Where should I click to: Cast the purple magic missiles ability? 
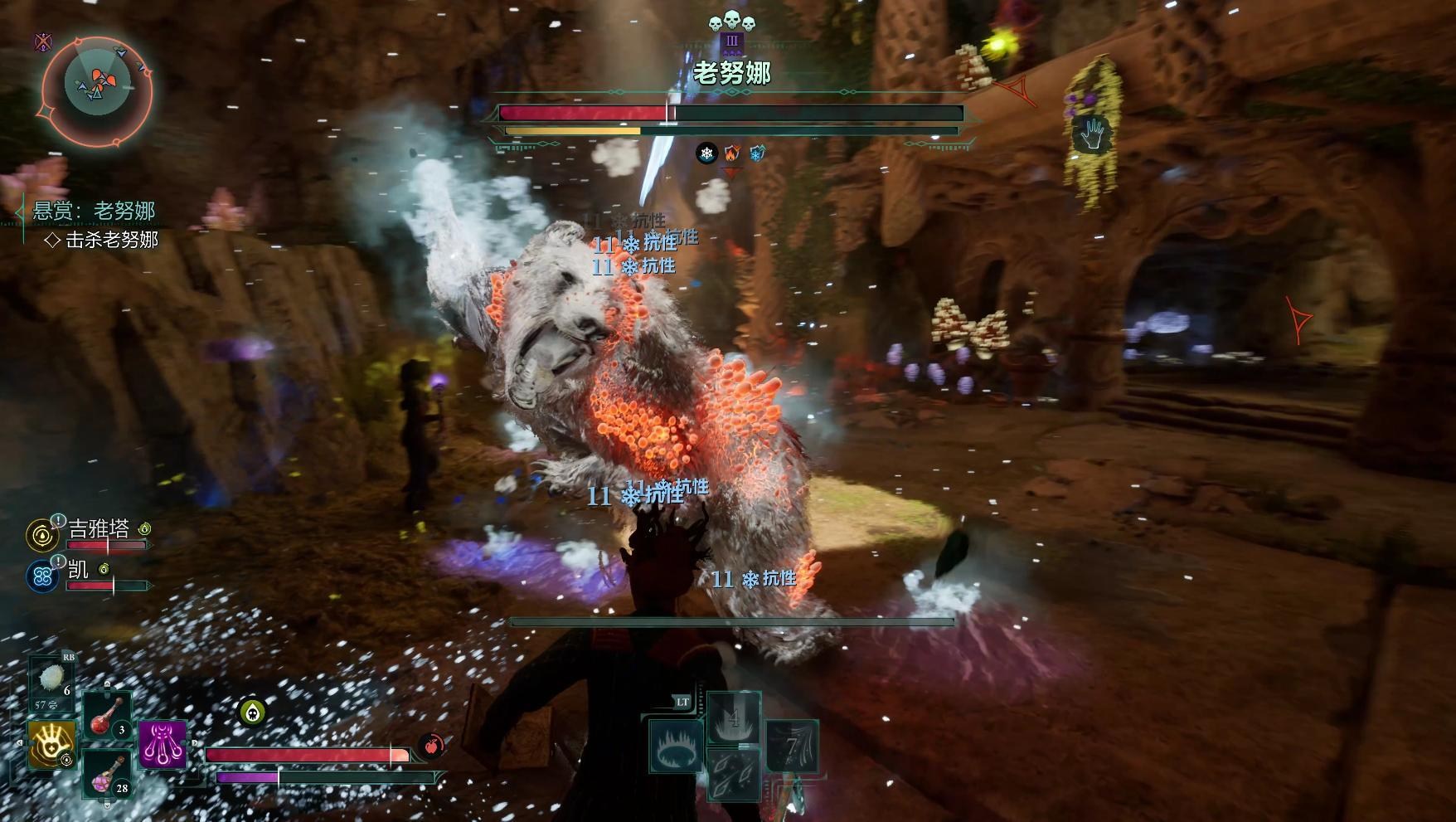[163, 744]
